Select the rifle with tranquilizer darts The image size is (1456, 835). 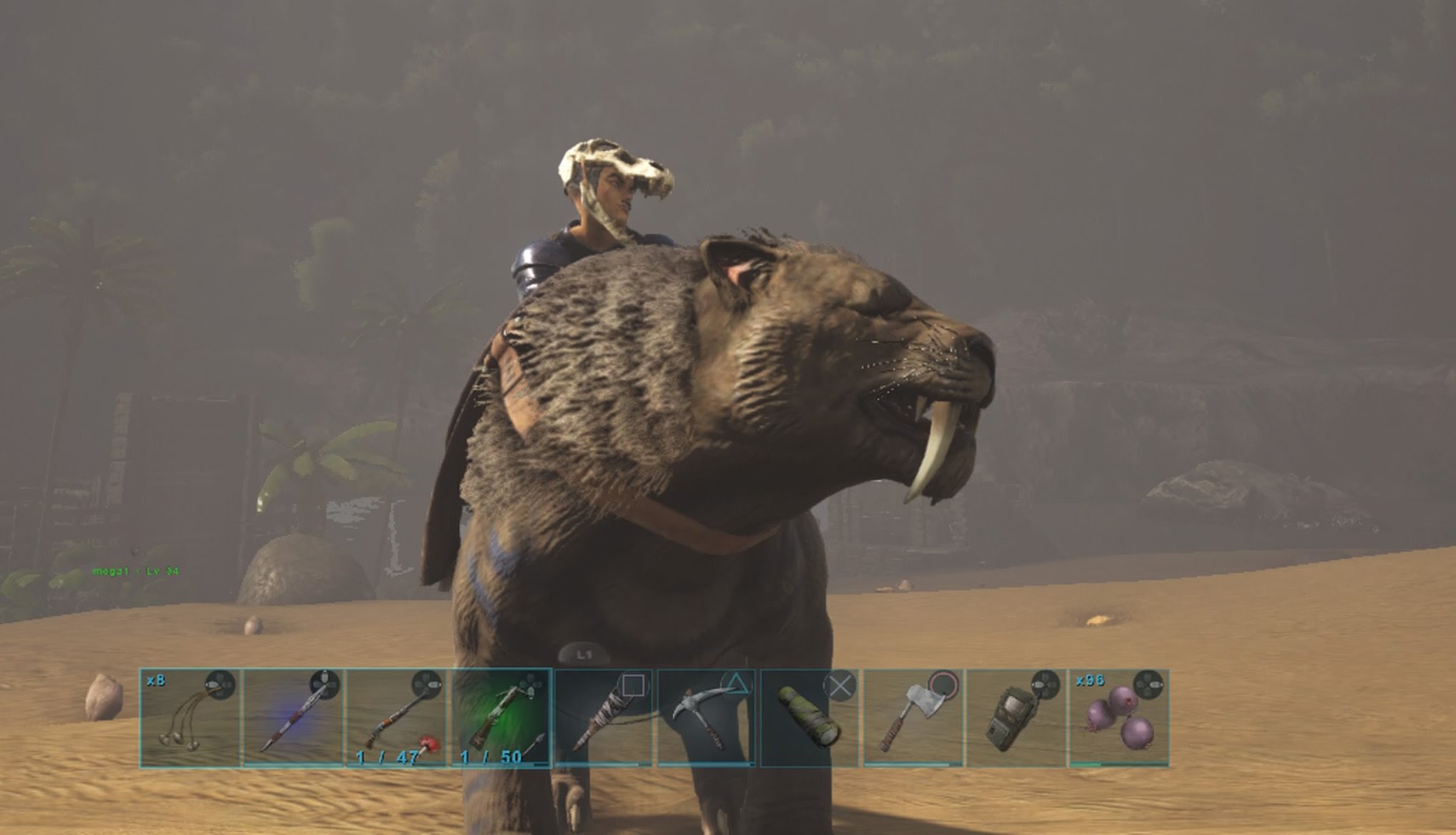397,718
